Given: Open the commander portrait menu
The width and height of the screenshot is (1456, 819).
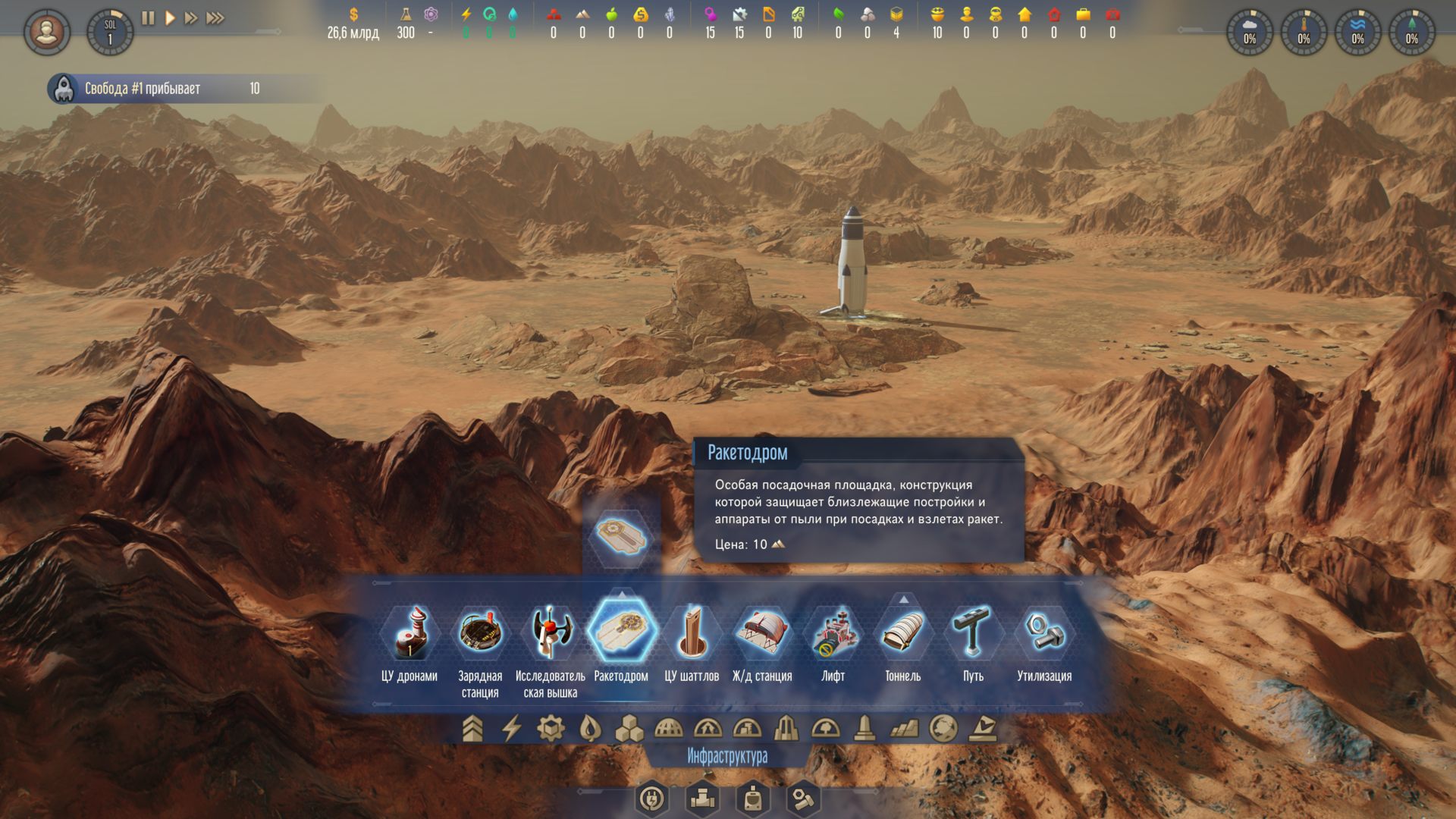Looking at the screenshot, I should point(47,32).
